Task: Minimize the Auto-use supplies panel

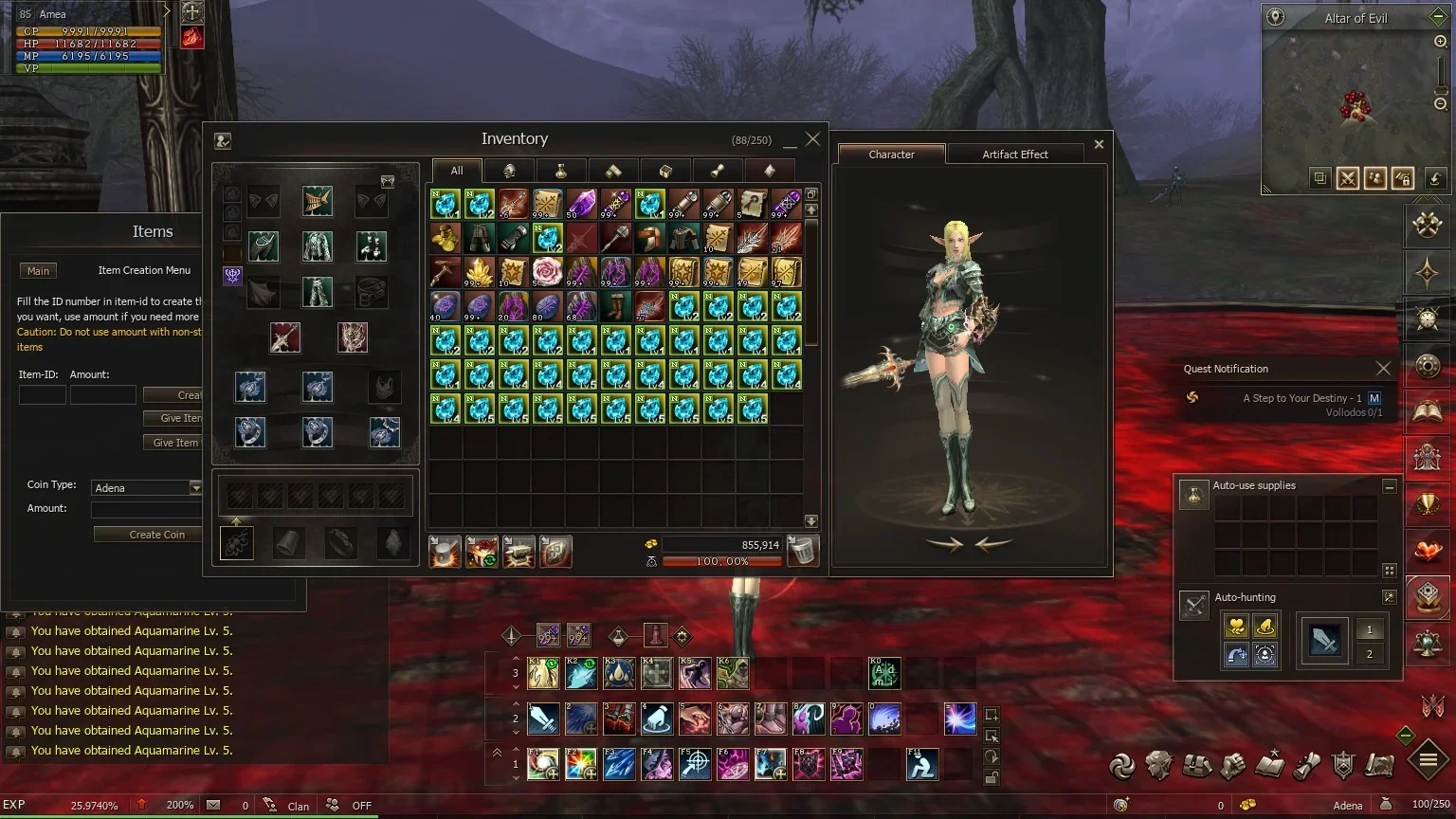Action: [x=1389, y=486]
